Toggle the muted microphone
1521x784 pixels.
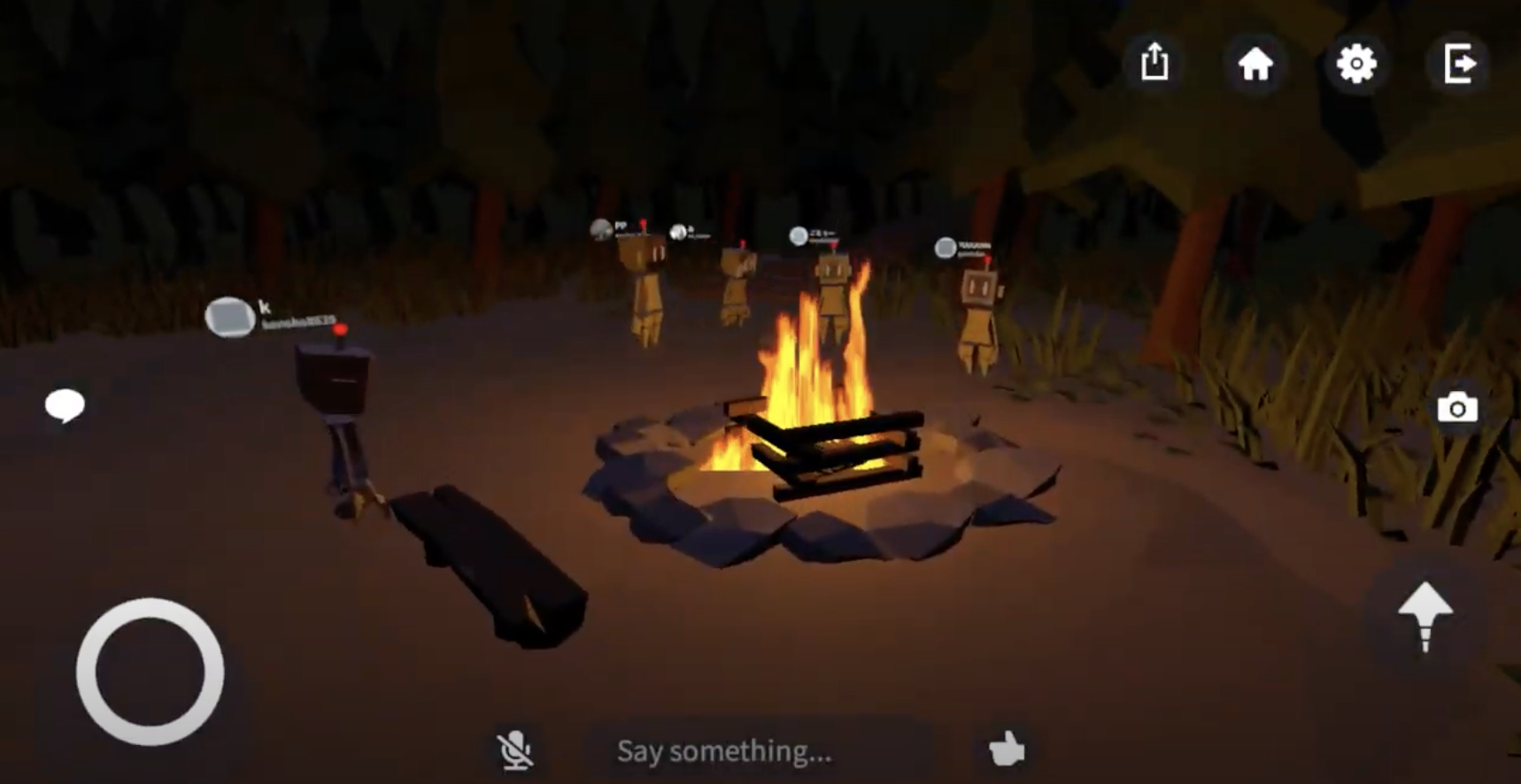[514, 750]
